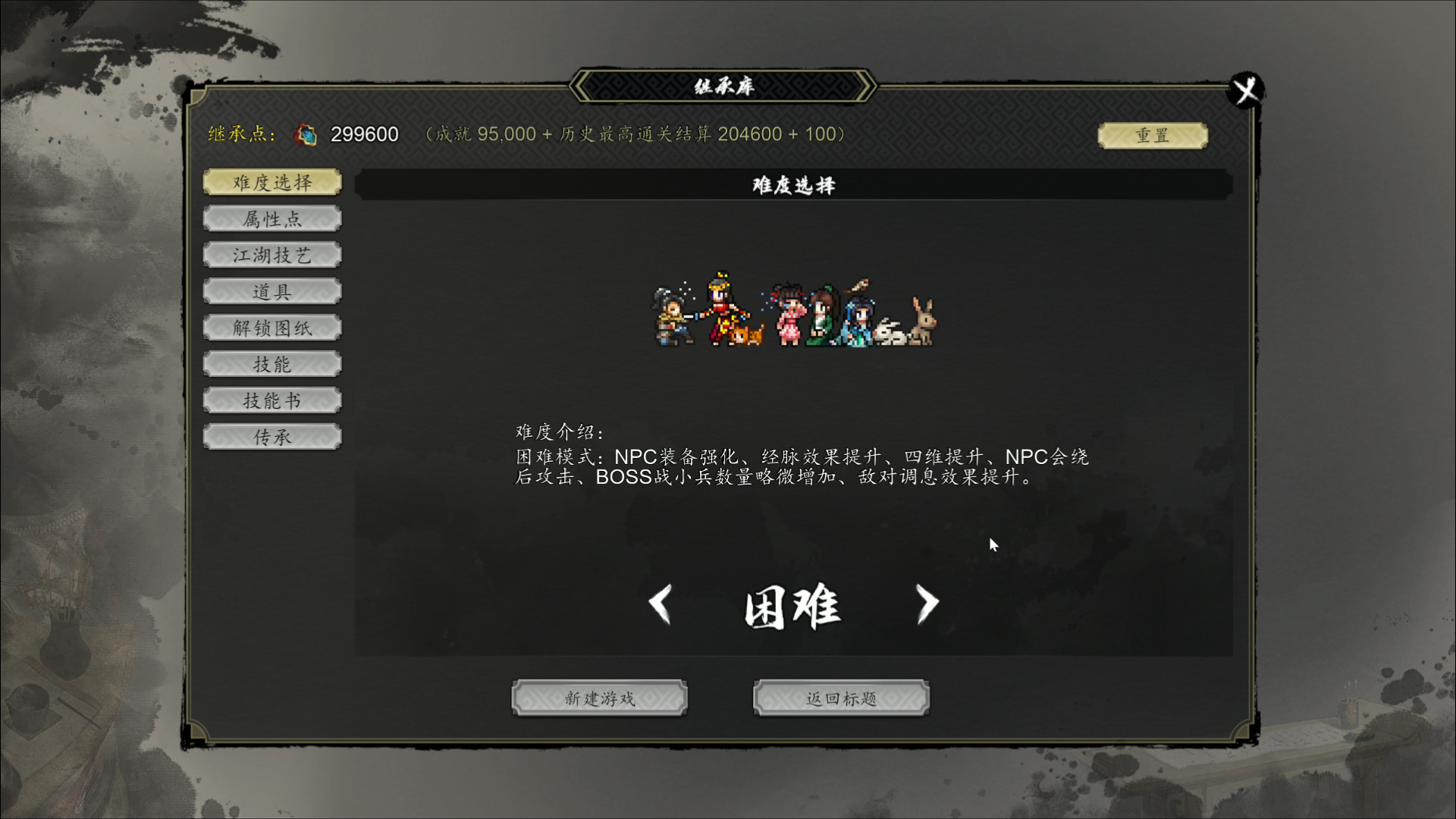The image size is (1456, 819).
Task: Return to title with 返回标题
Action: [840, 697]
